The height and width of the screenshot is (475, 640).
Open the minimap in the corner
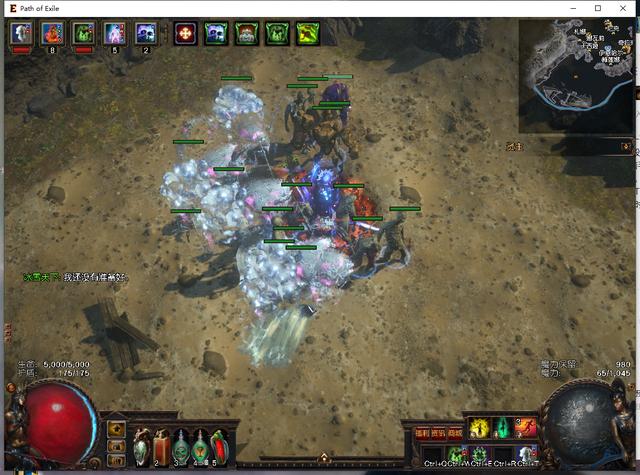575,75
